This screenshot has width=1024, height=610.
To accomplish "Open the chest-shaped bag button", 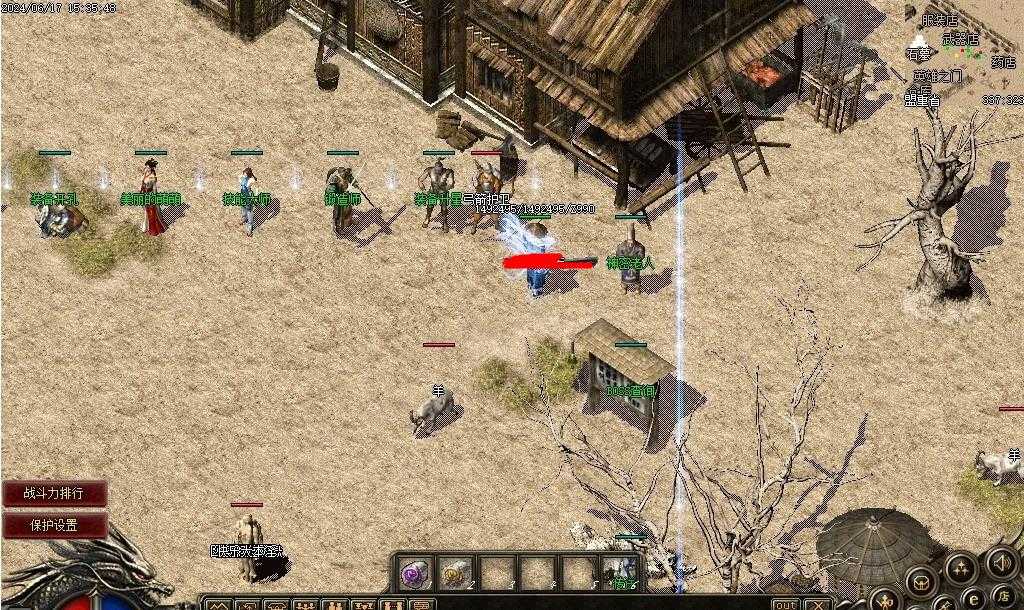I will click(919, 582).
